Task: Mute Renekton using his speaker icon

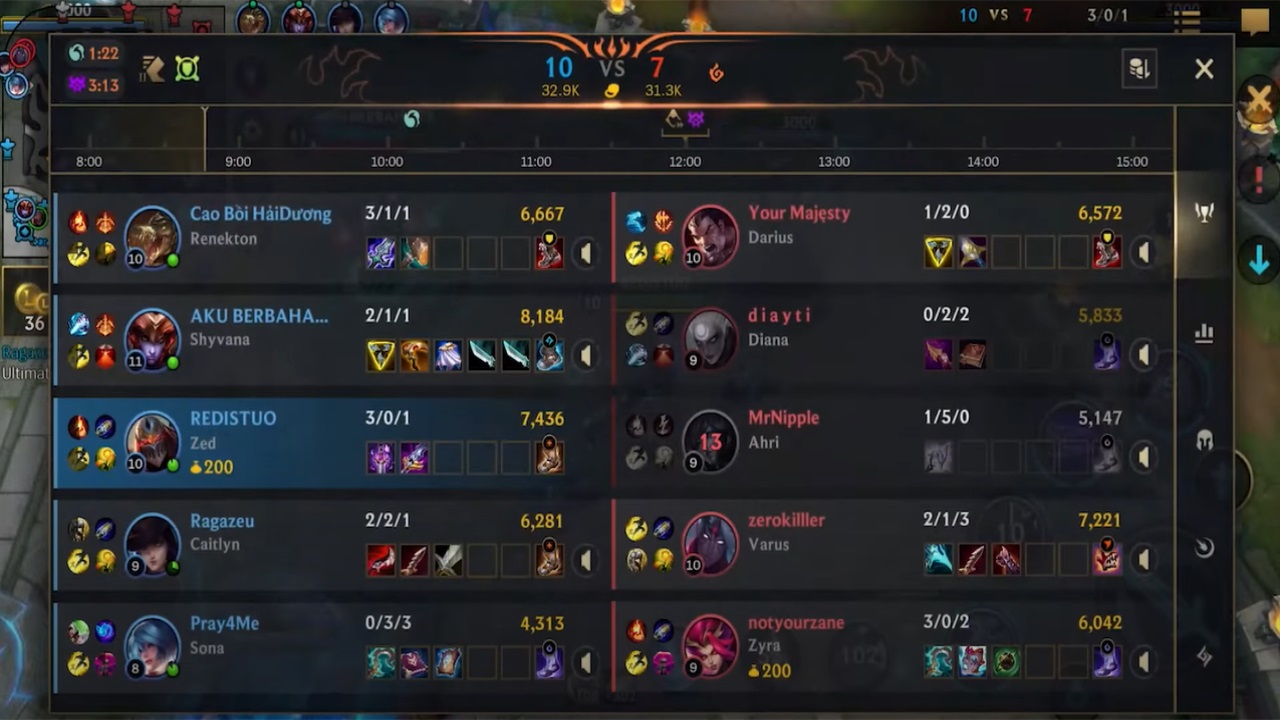Action: click(585, 253)
